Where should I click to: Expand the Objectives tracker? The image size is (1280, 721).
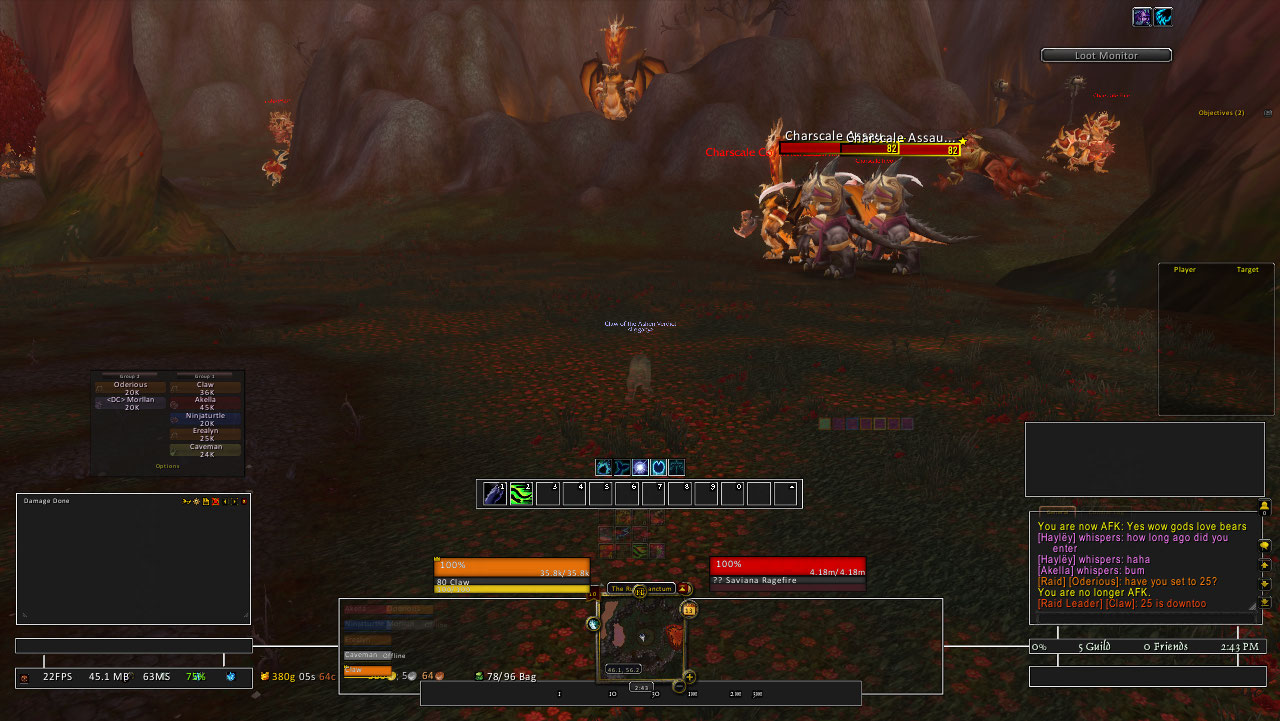pos(1221,113)
